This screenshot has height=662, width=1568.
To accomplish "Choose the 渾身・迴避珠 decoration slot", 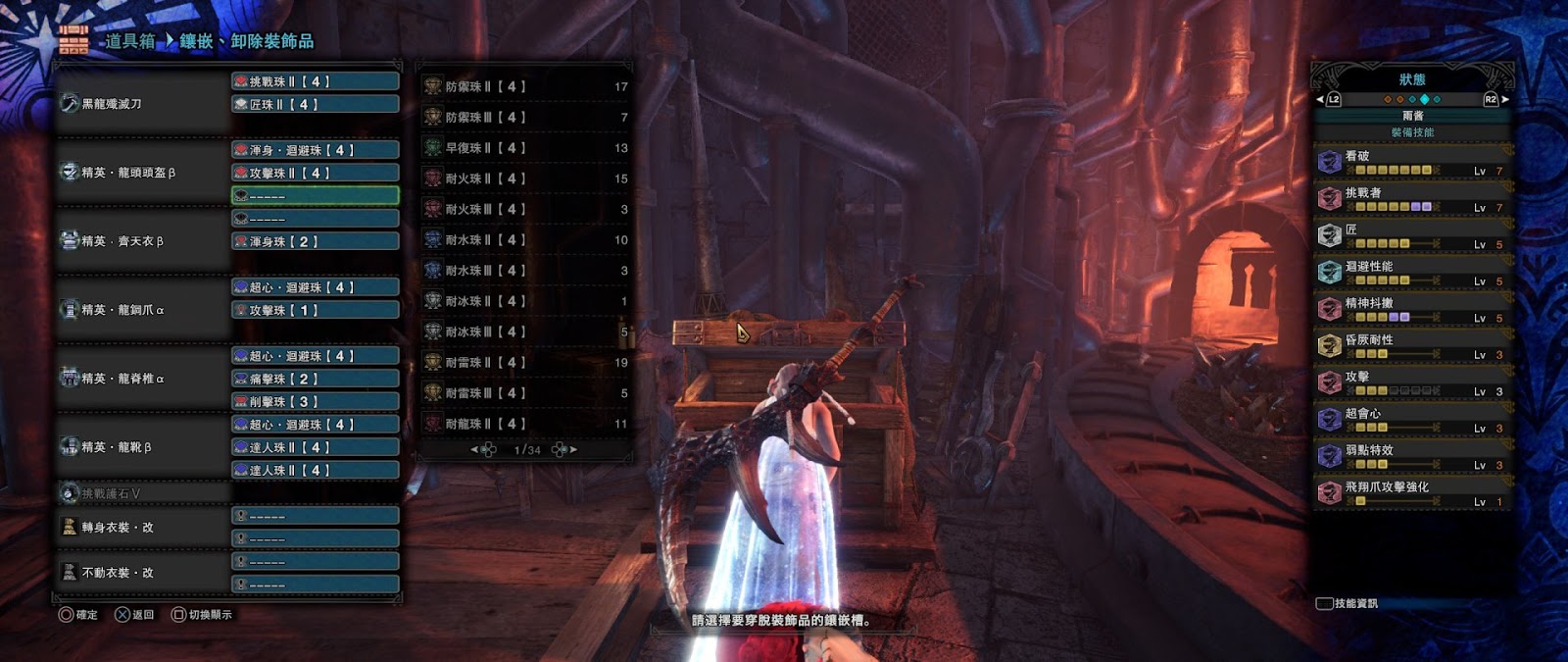I will click(315, 150).
